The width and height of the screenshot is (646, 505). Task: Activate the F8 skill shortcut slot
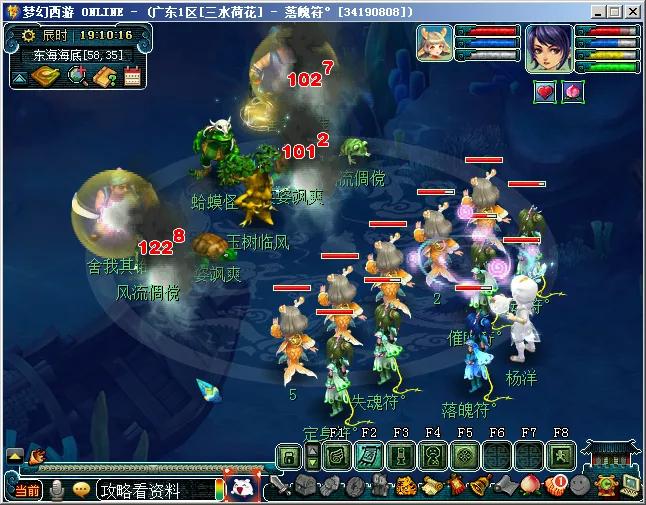click(x=560, y=455)
